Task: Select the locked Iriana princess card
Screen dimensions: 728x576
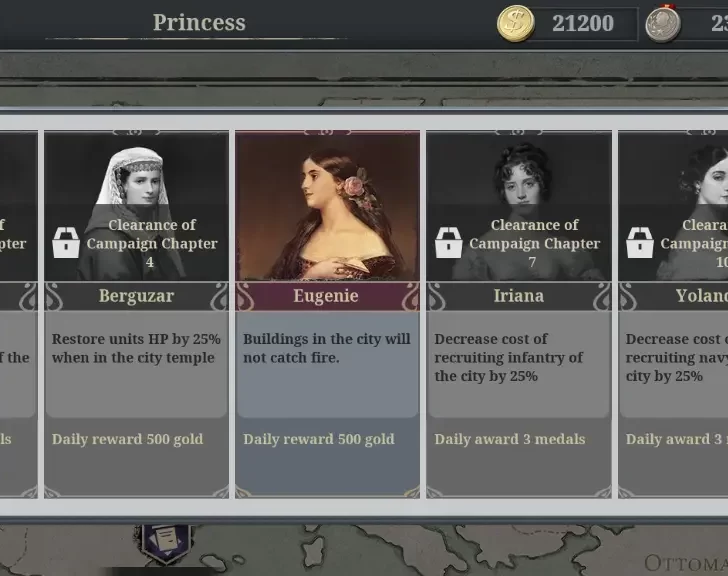Action: pyautogui.click(x=518, y=313)
